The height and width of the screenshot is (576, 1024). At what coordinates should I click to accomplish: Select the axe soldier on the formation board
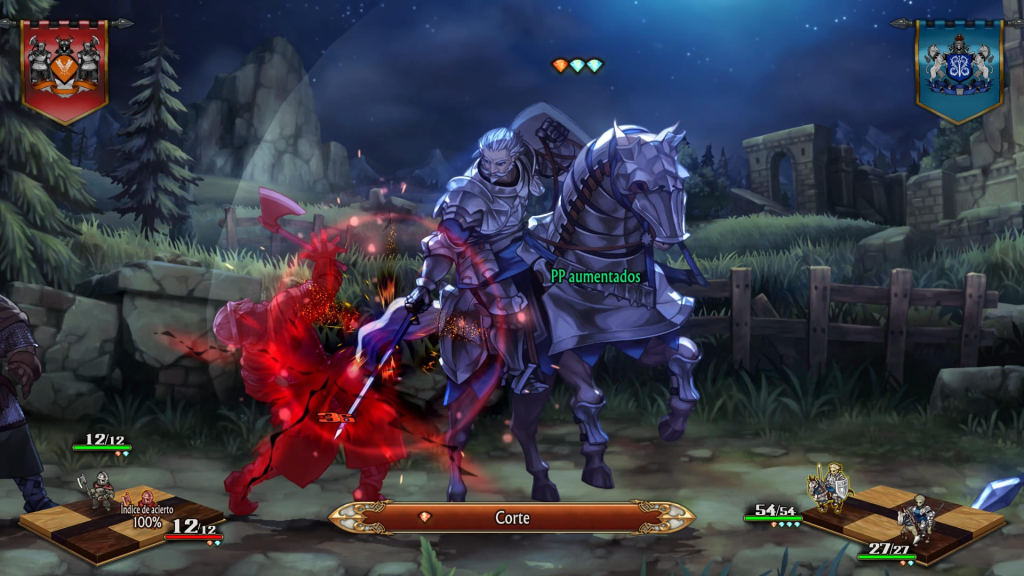[100, 490]
